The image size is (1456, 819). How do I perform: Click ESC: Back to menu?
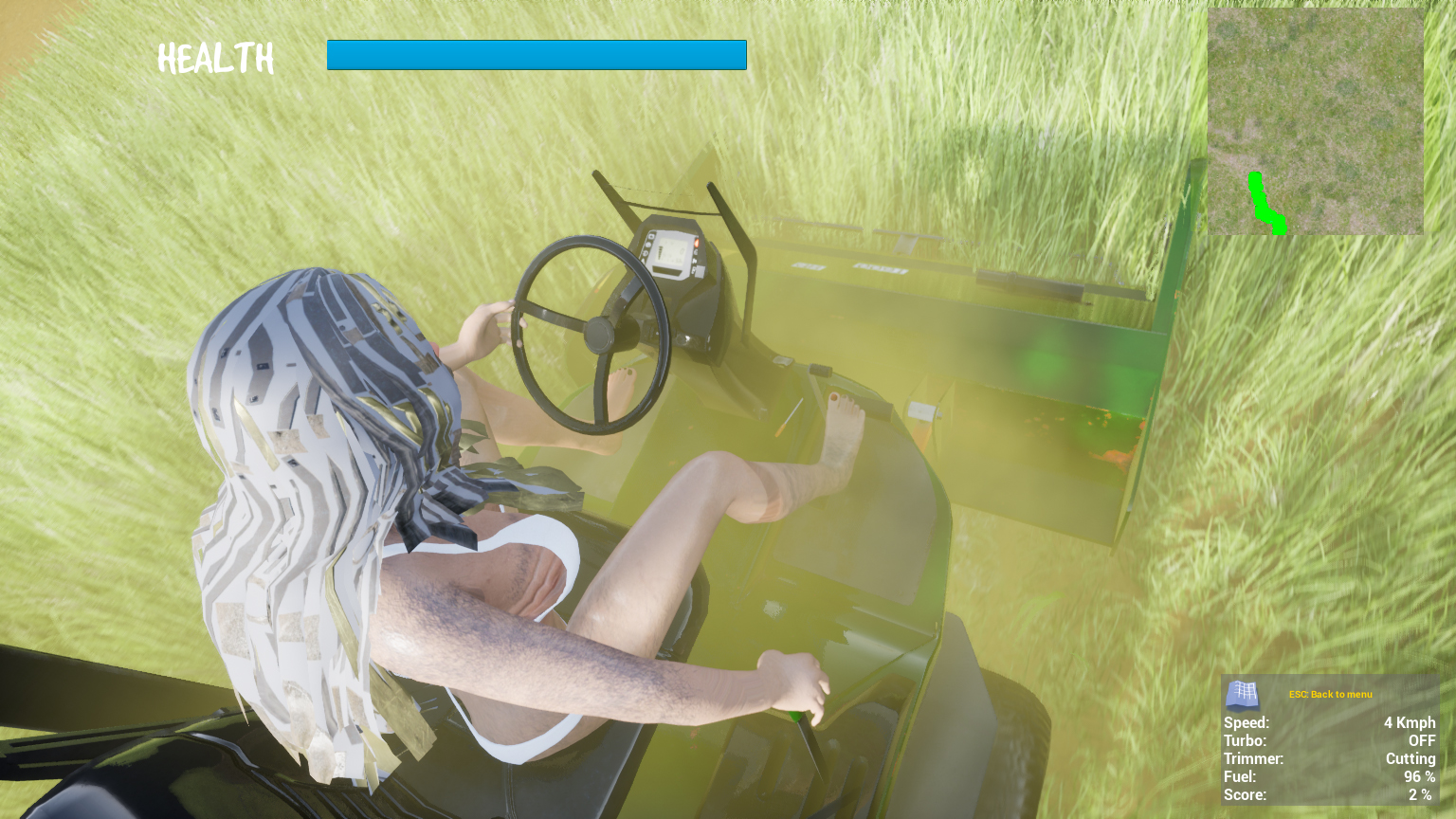coord(1330,694)
